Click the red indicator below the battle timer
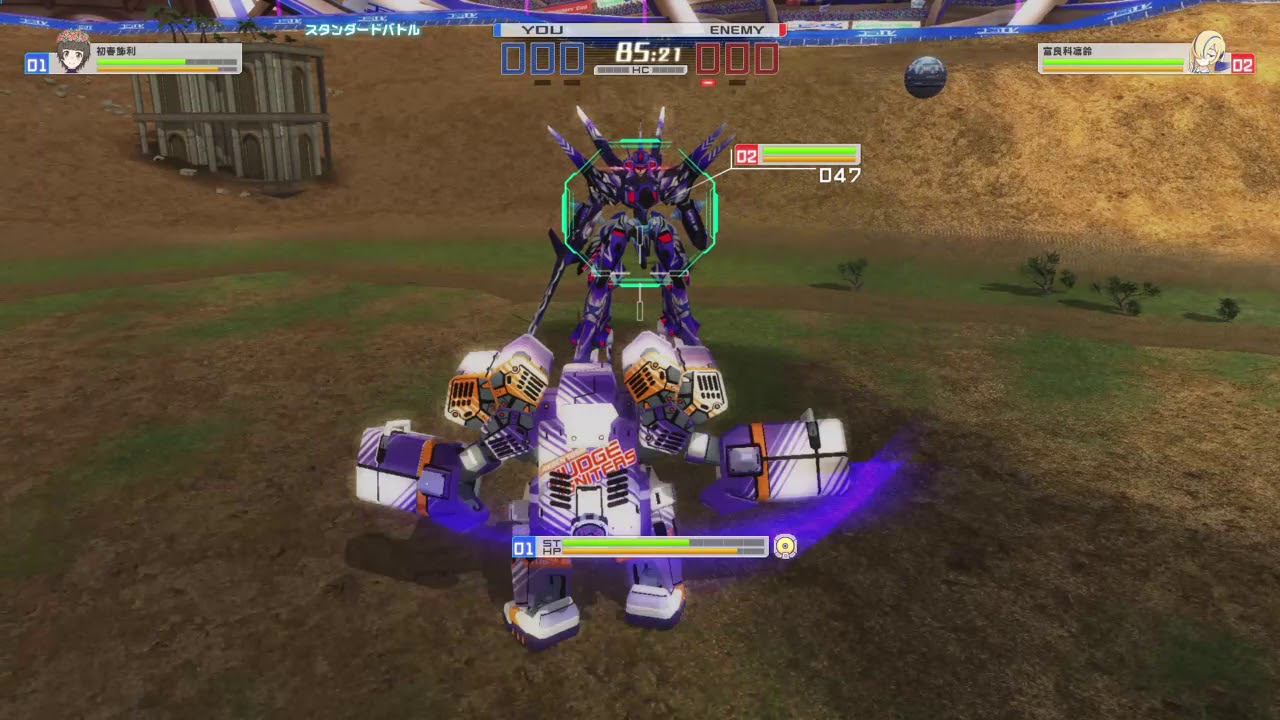Viewport: 1280px width, 720px height. coord(710,81)
